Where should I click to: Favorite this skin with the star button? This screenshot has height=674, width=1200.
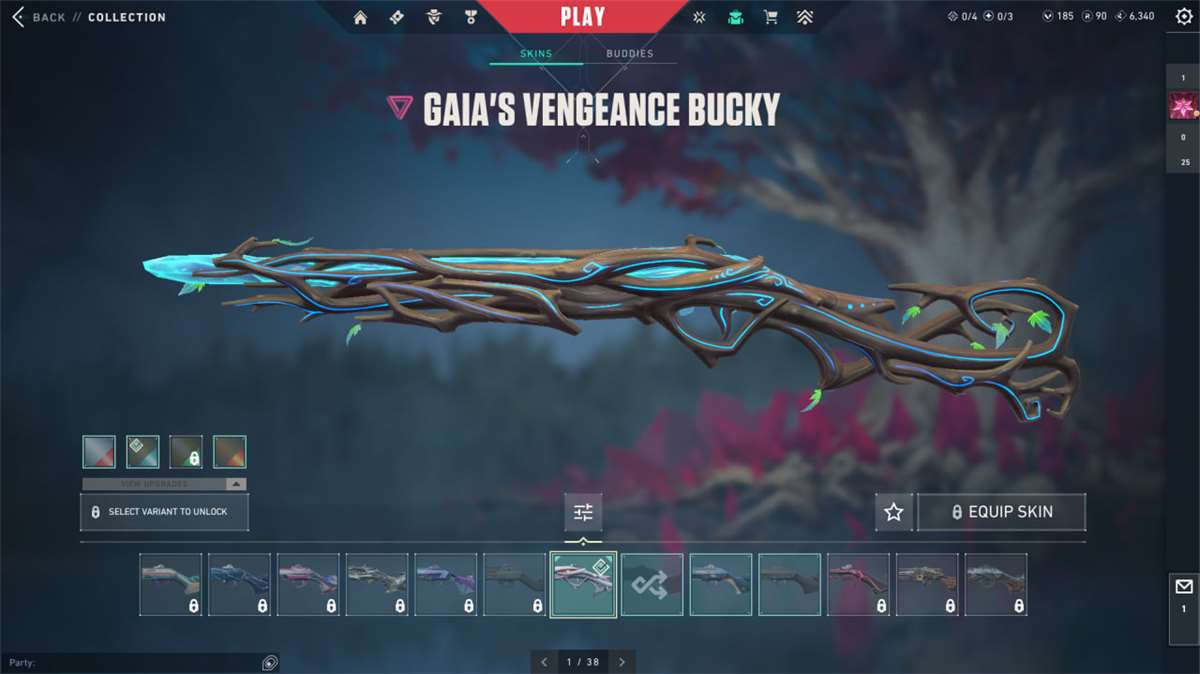pyautogui.click(x=893, y=512)
